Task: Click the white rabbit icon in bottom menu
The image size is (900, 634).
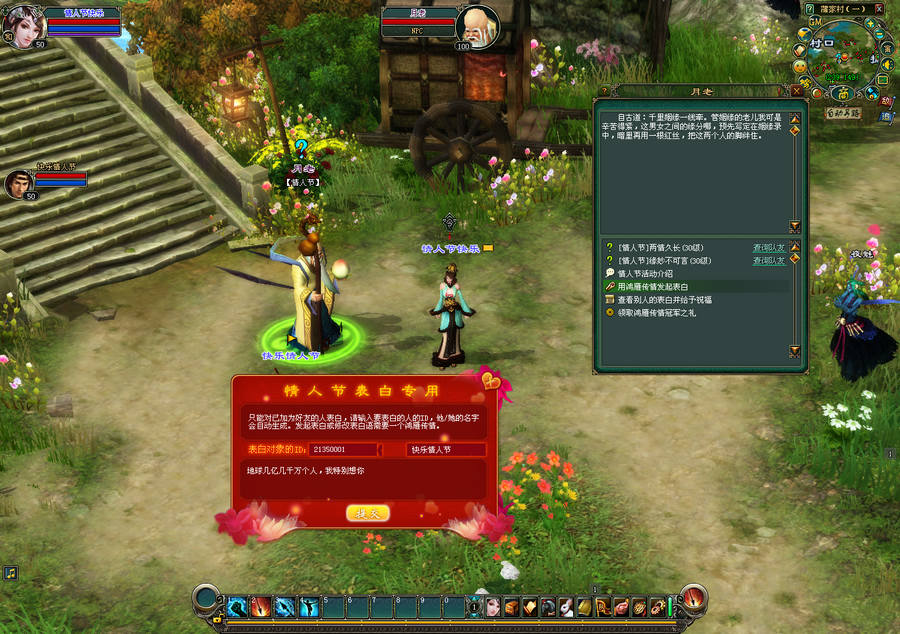Action: [x=566, y=606]
